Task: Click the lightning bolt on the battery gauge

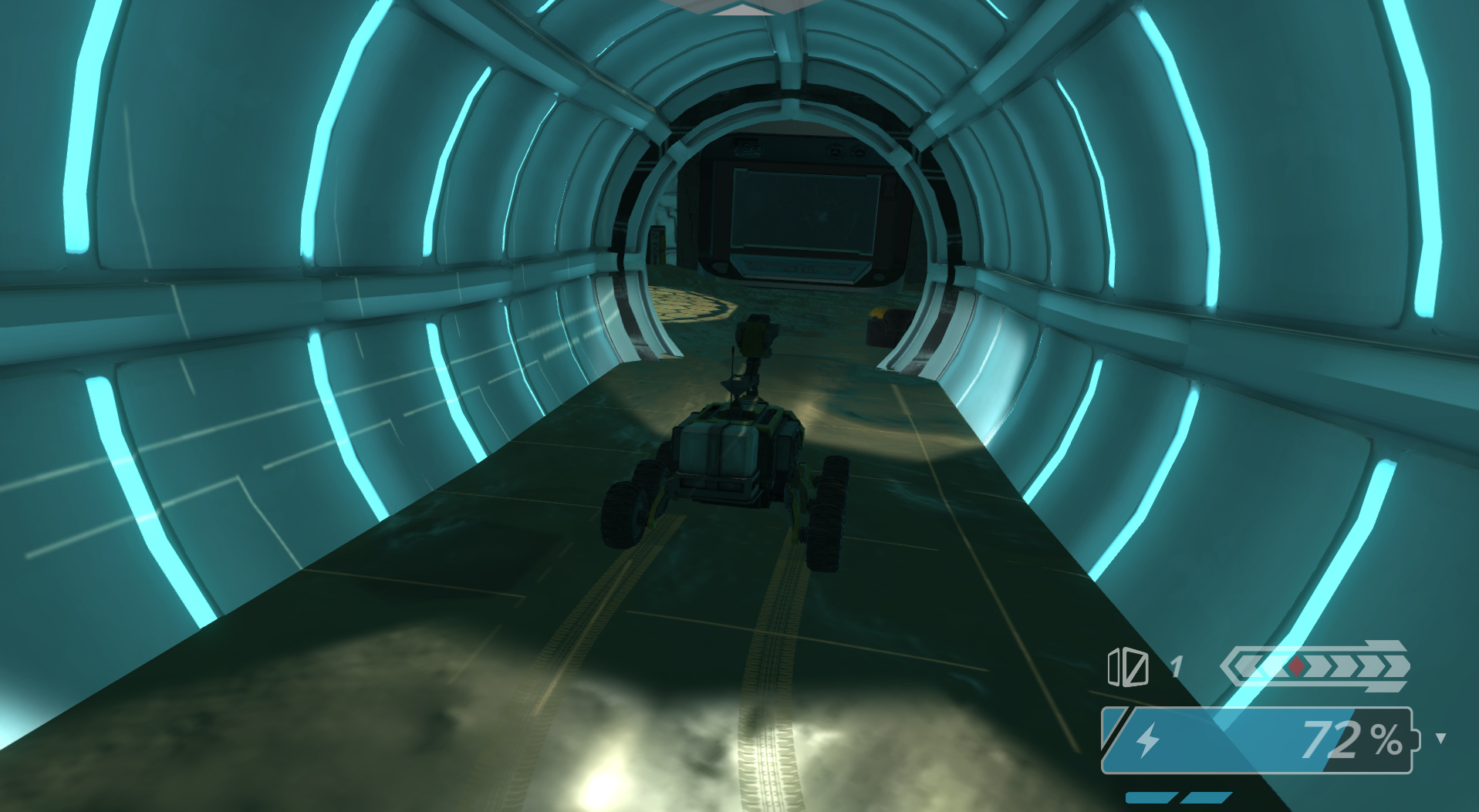Action: (1146, 740)
